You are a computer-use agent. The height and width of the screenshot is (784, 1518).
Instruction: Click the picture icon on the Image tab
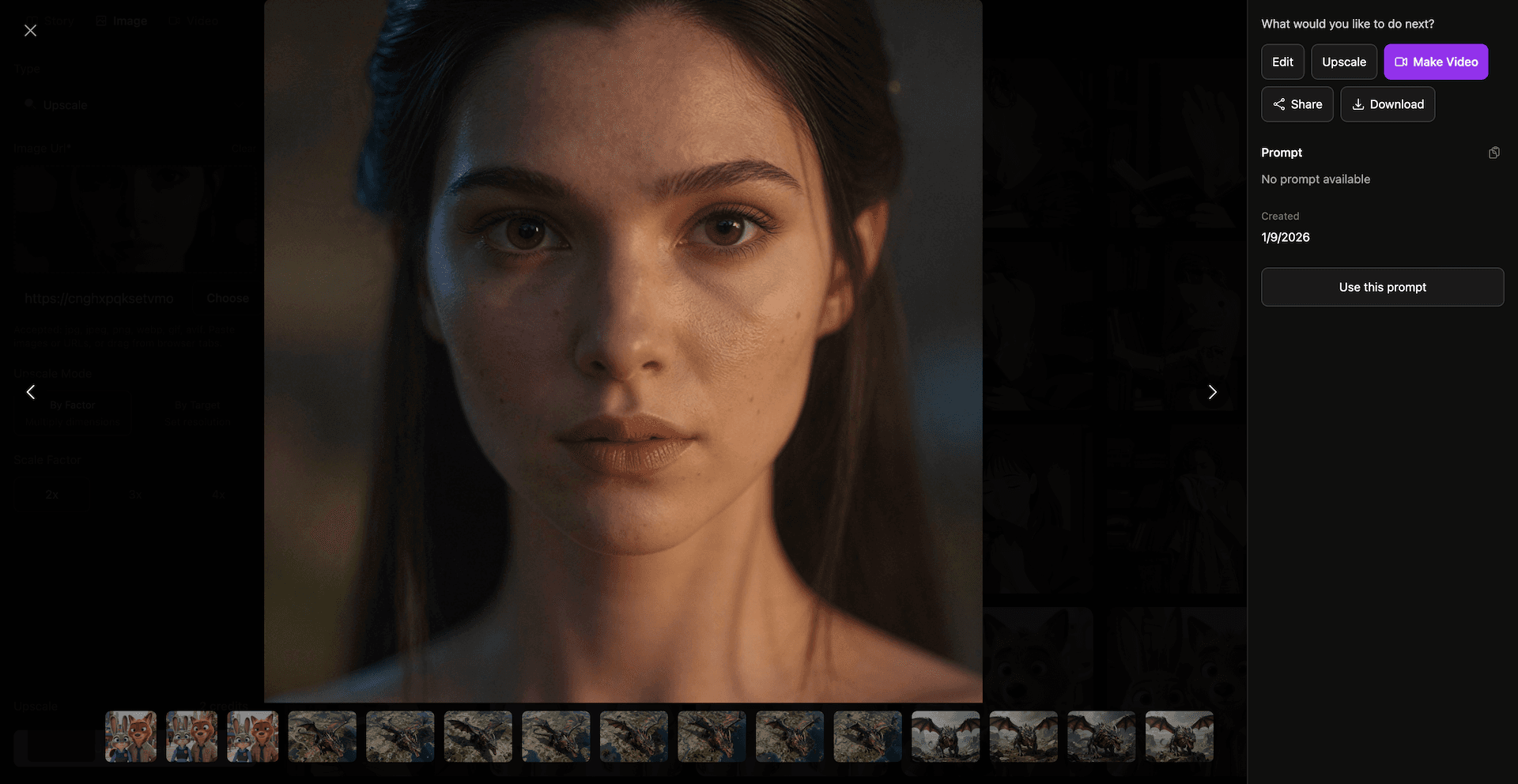click(100, 21)
